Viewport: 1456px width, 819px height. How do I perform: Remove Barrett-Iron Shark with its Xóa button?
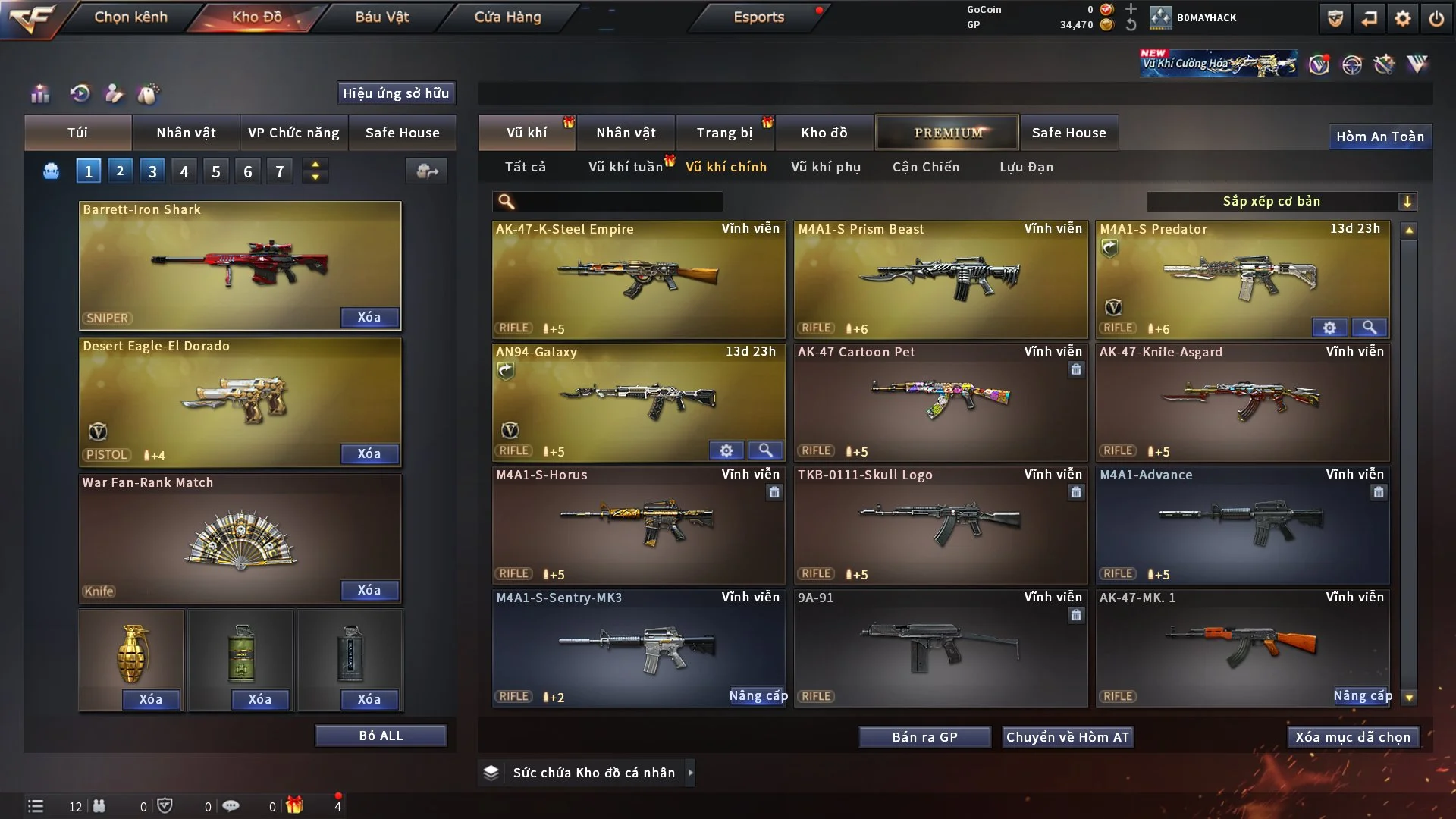pos(369,318)
